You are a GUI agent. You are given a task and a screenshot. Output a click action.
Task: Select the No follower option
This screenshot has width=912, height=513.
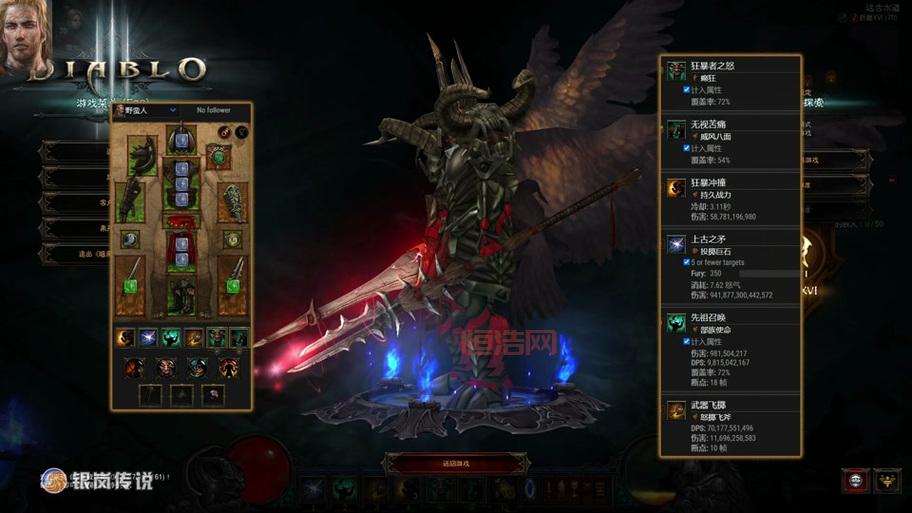click(216, 110)
